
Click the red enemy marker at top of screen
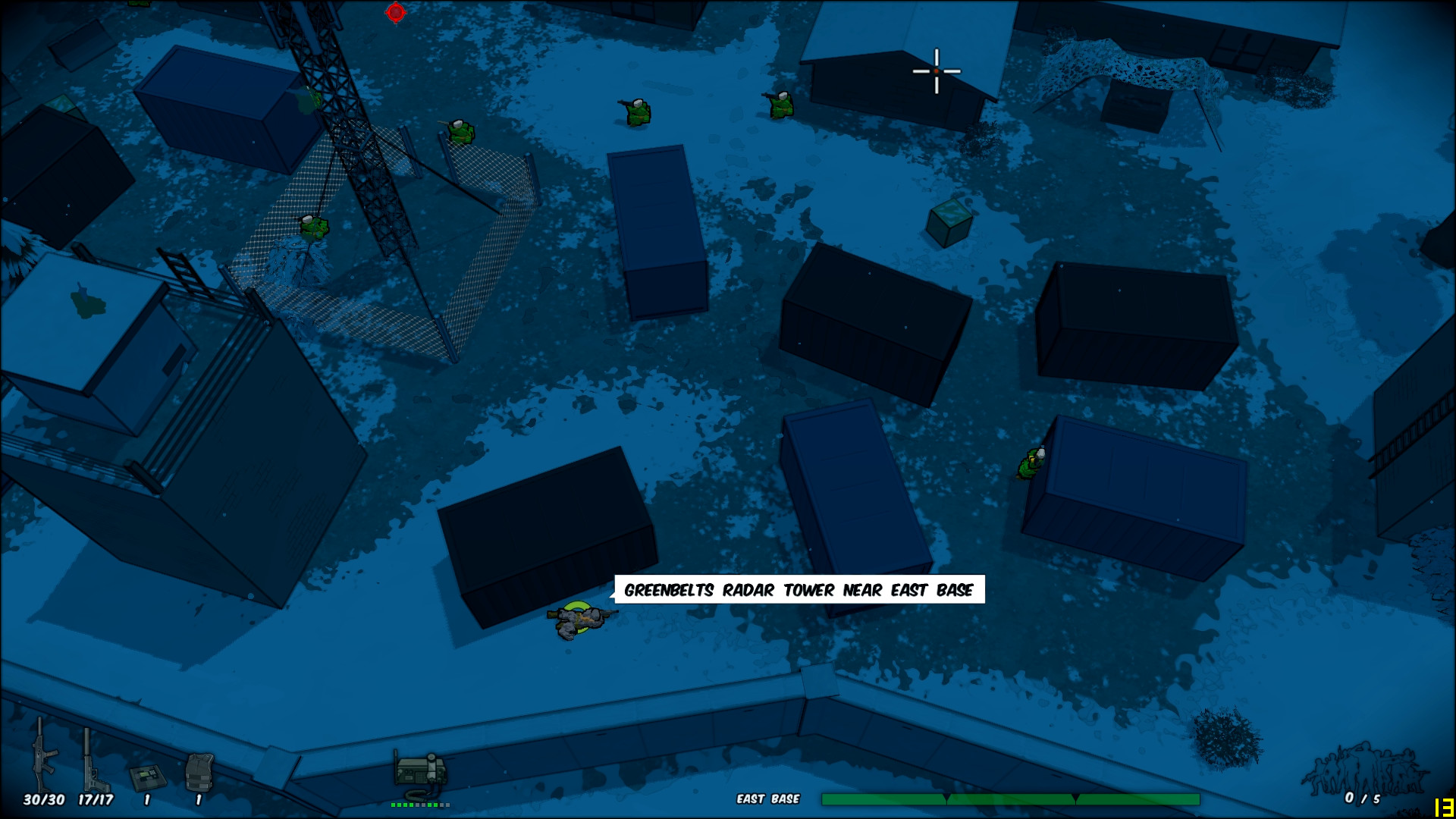coord(394,11)
